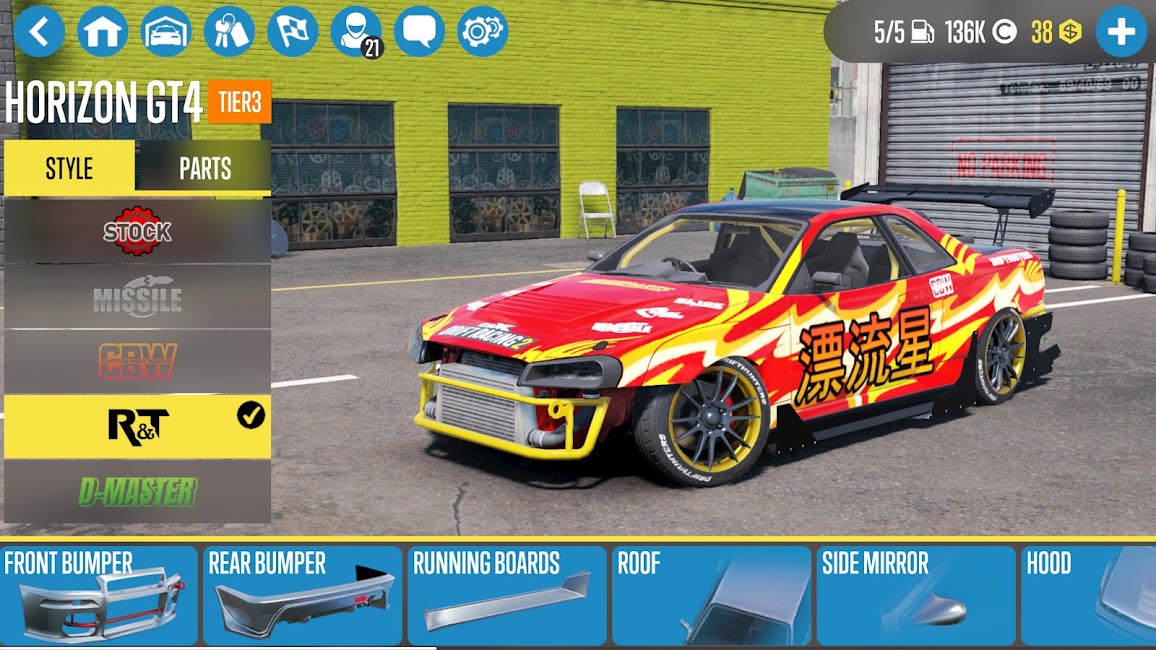The width and height of the screenshot is (1156, 650).
Task: Open the home screen icon
Action: (x=103, y=31)
